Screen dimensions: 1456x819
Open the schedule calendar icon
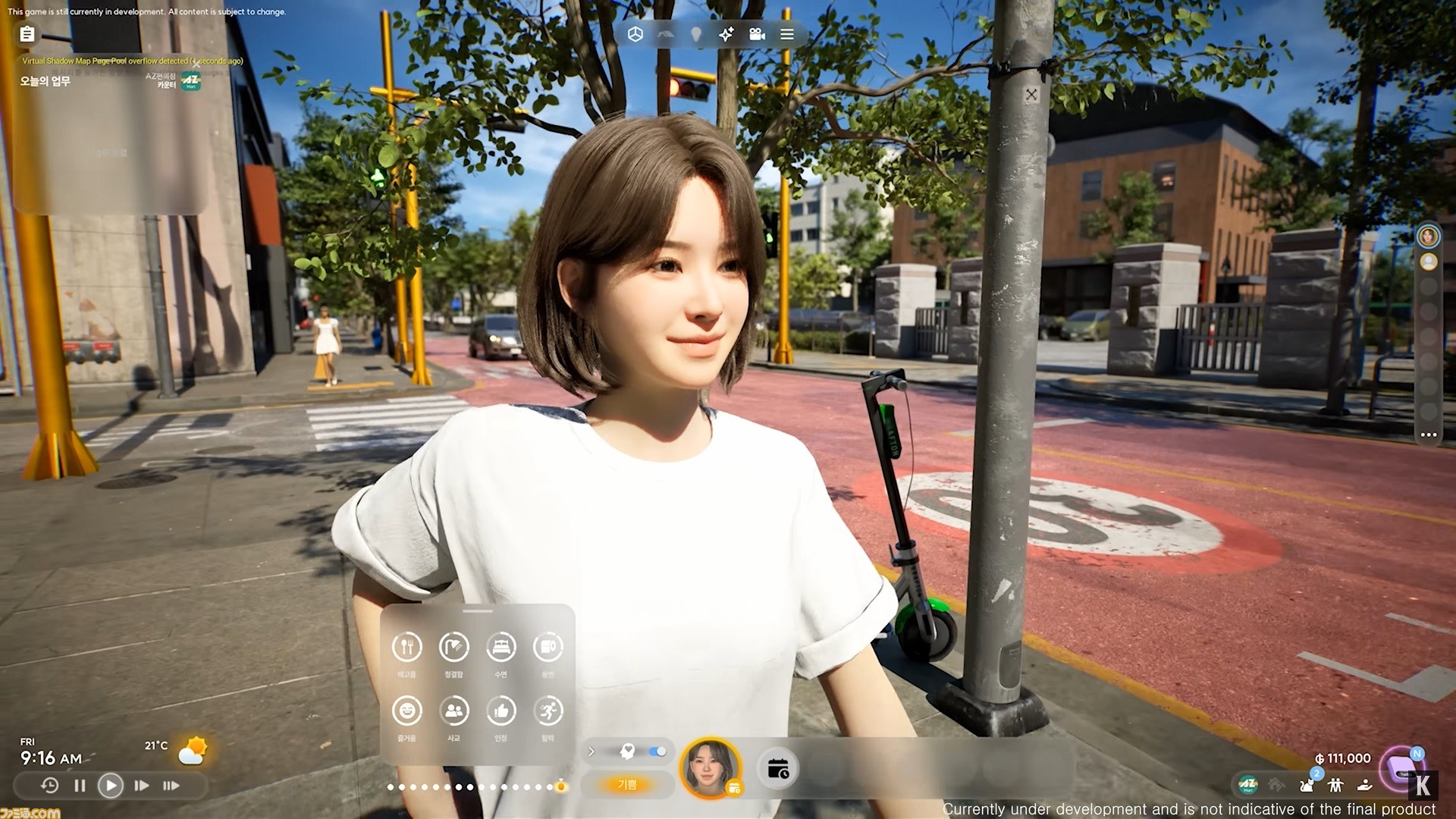click(779, 768)
